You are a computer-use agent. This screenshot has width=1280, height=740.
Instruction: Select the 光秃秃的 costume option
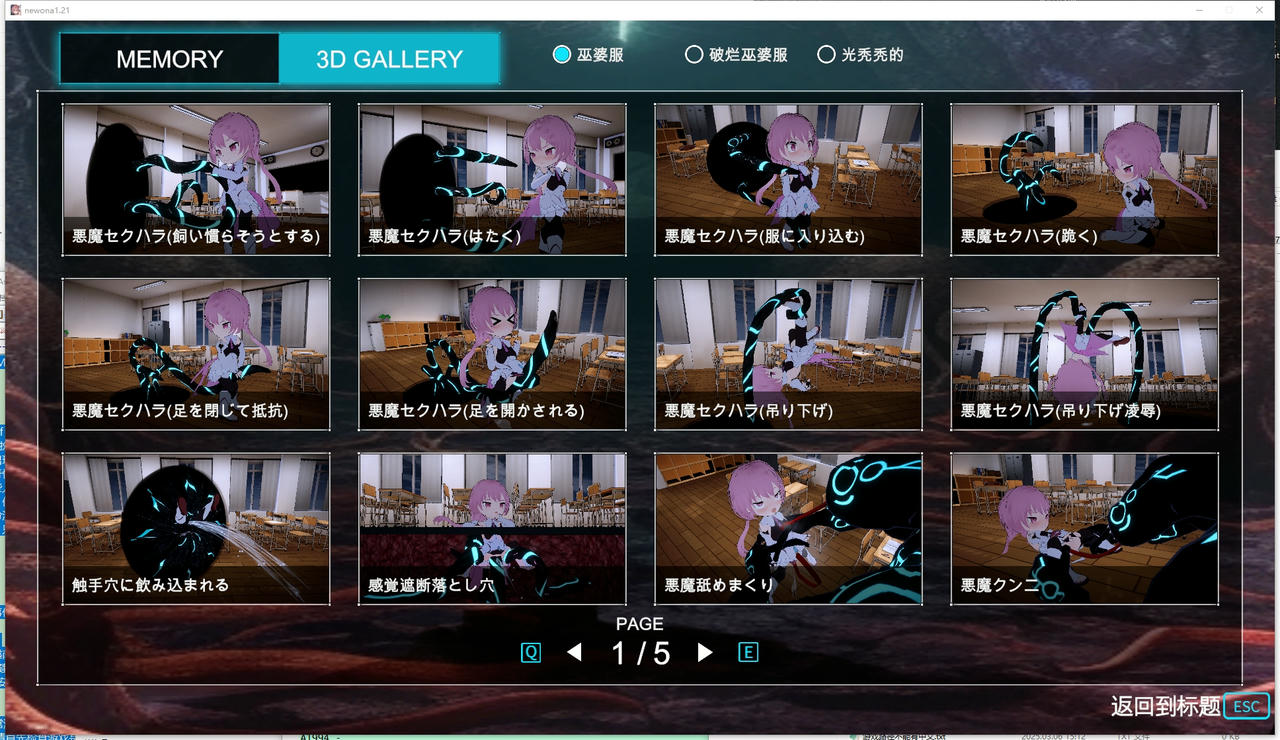click(826, 55)
